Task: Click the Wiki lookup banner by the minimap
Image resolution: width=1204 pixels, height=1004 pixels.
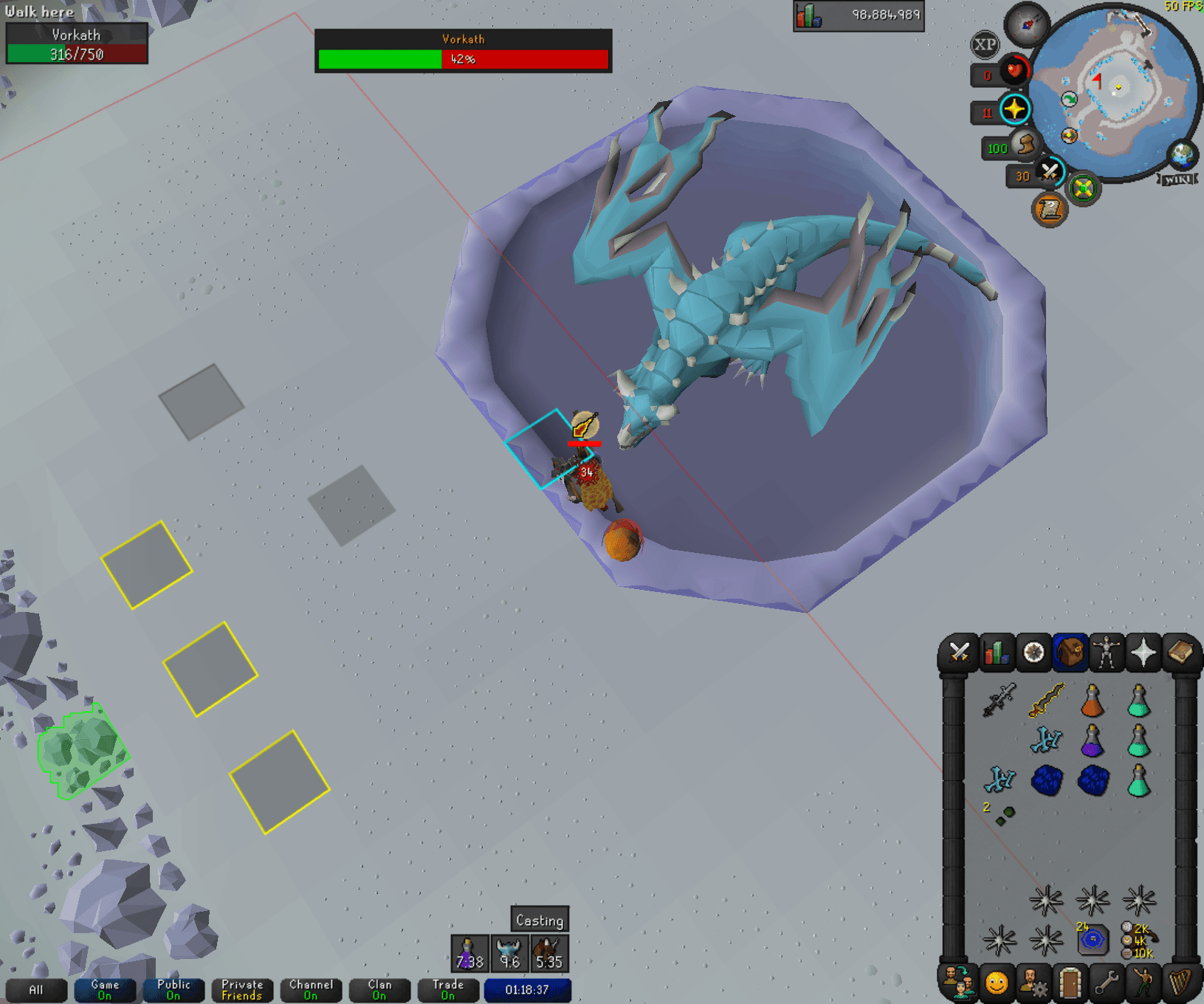Action: (x=1181, y=177)
